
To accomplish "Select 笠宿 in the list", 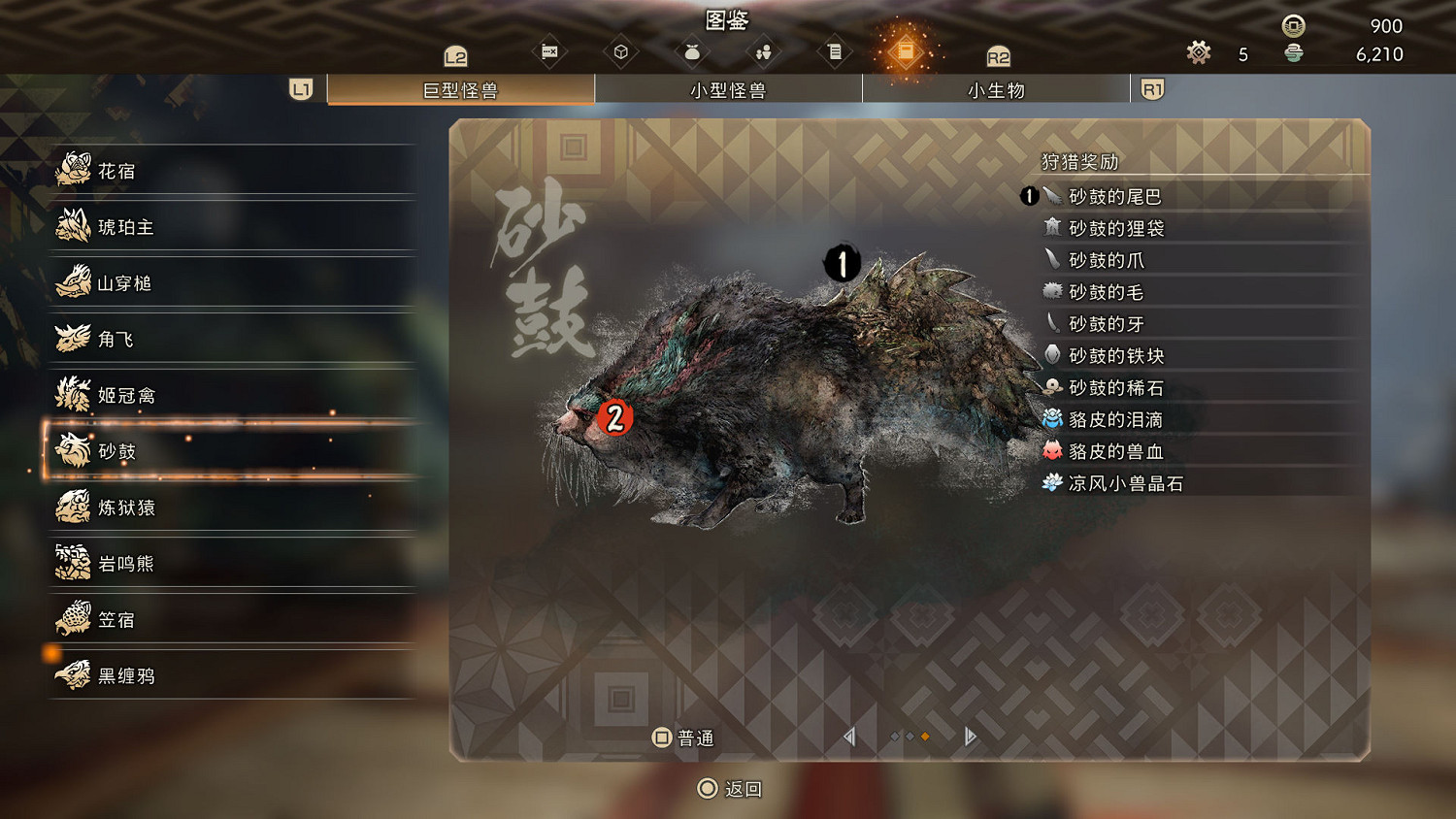I will point(233,619).
